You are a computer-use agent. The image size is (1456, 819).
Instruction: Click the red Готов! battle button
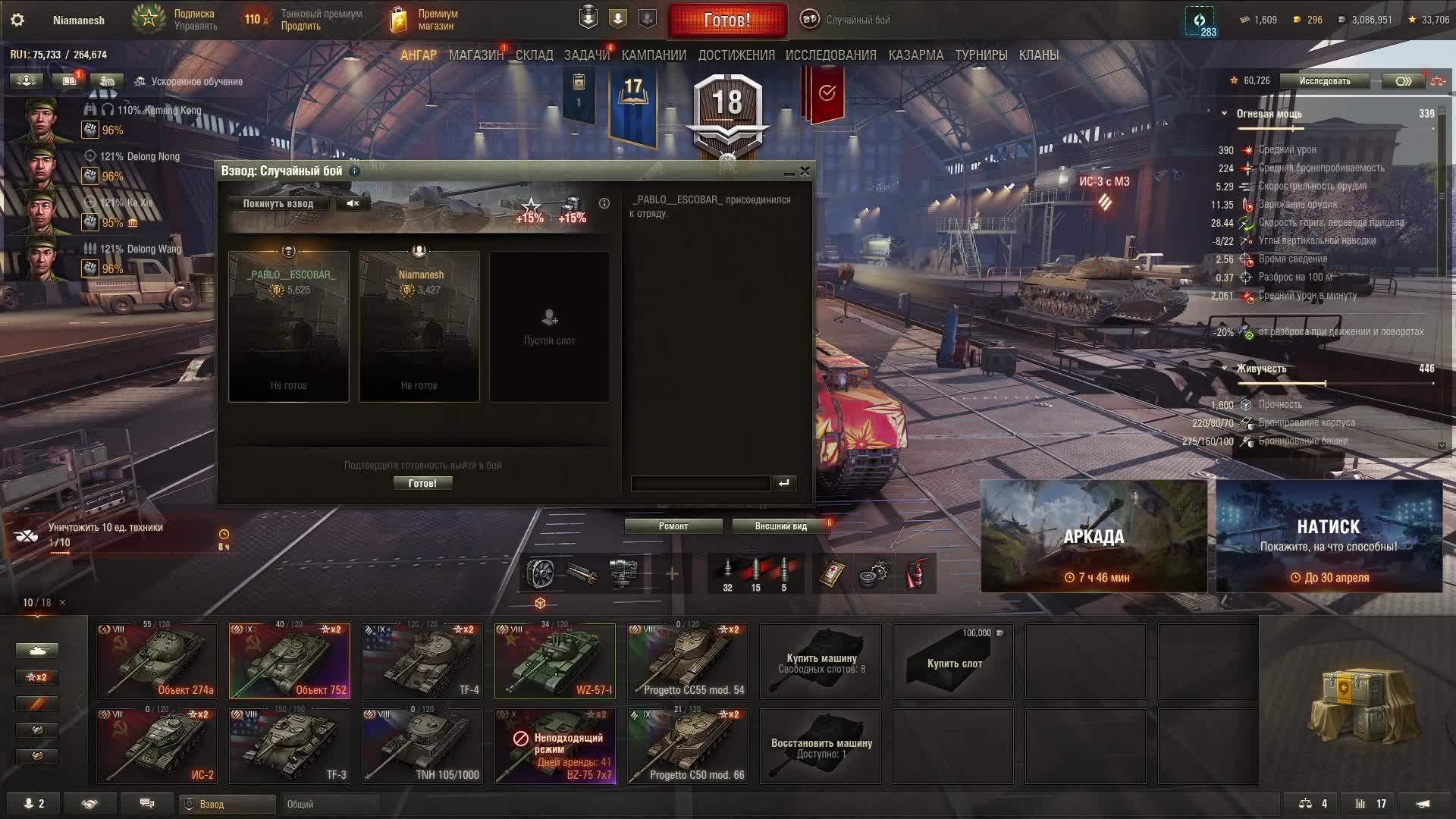coord(726,20)
